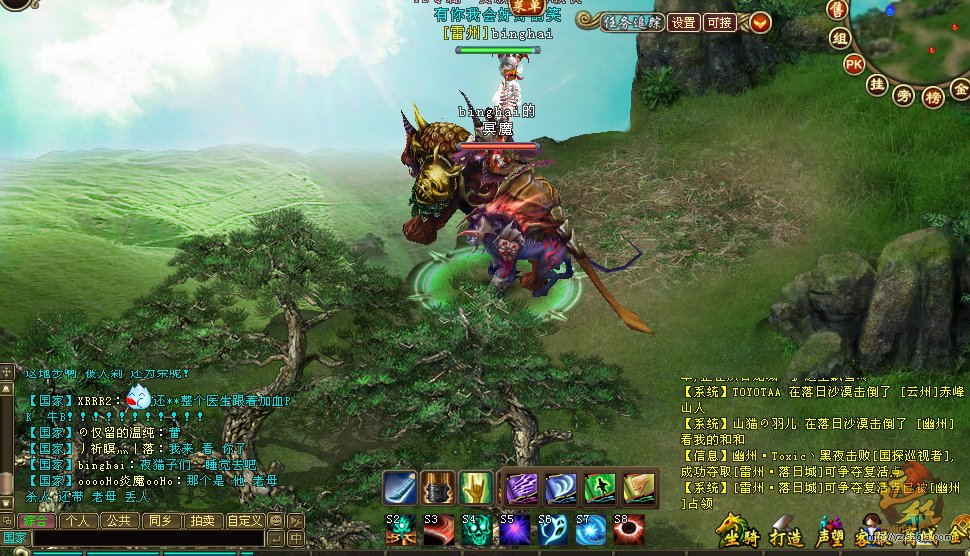Open the 售 shop button

[x=837, y=10]
